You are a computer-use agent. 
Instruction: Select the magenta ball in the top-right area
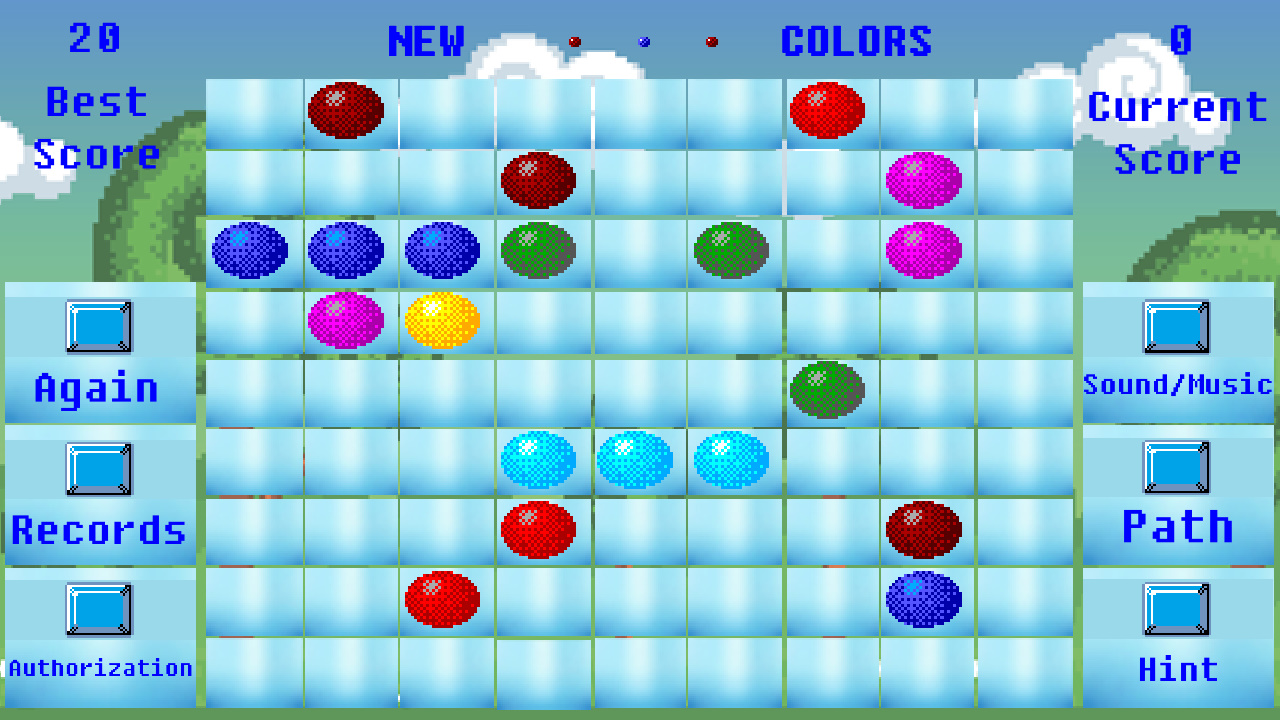[x=924, y=181]
